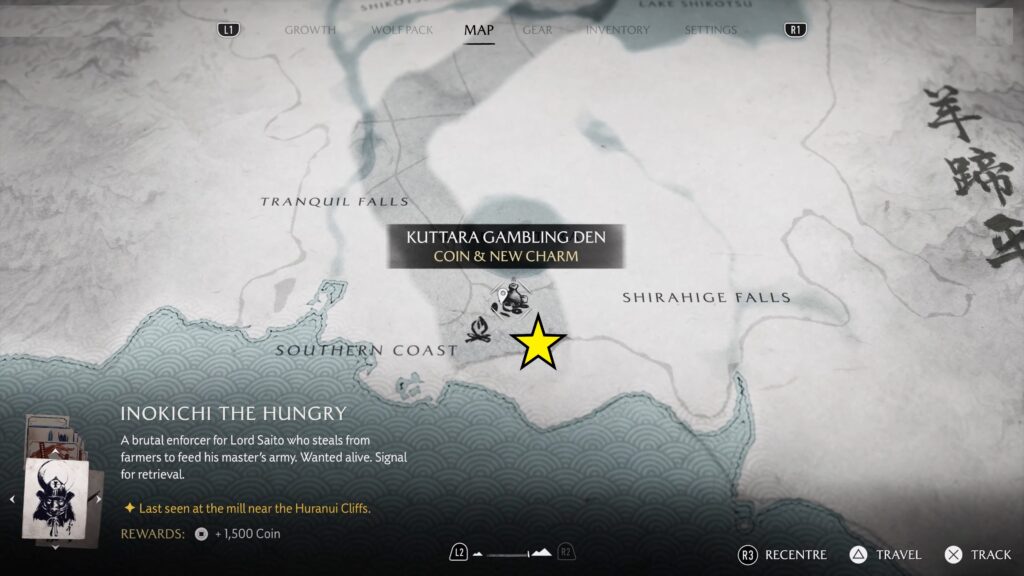Image resolution: width=1024 pixels, height=576 pixels.
Task: Go to the Gear tab
Action: pyautogui.click(x=537, y=30)
